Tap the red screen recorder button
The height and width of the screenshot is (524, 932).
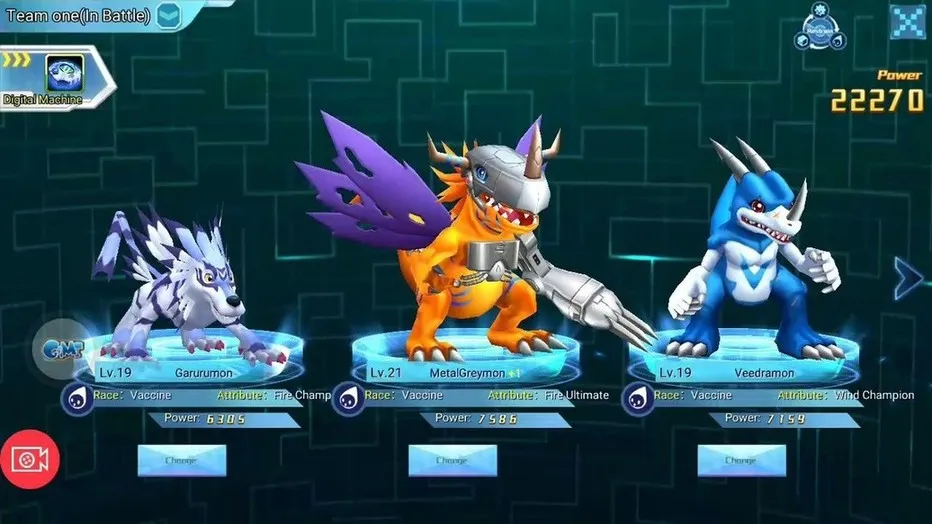(x=31, y=459)
